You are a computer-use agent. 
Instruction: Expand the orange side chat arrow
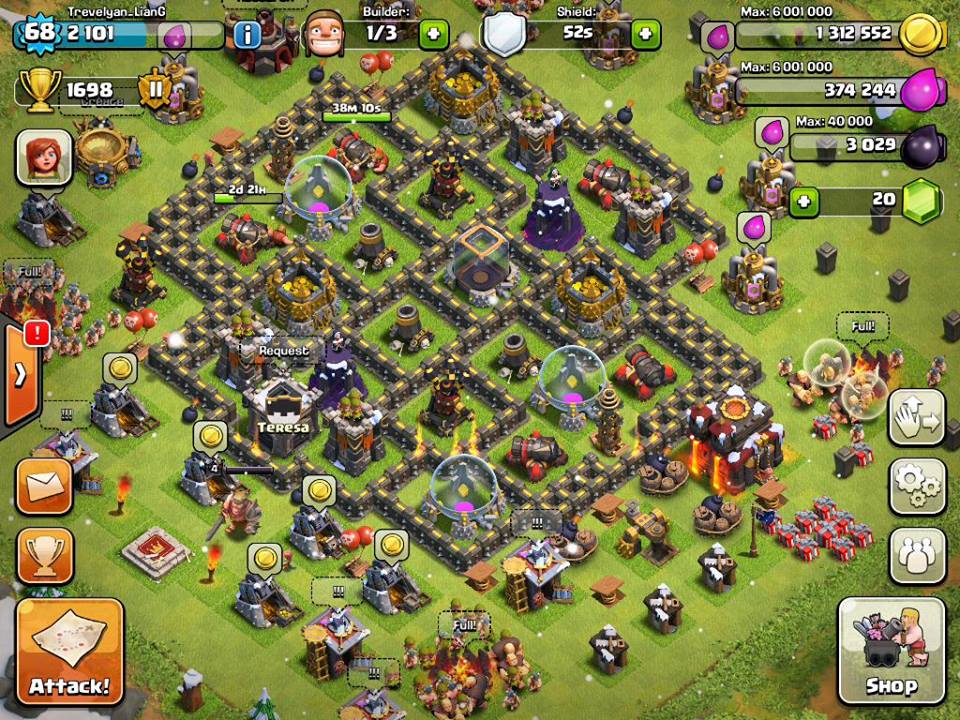click(x=19, y=377)
